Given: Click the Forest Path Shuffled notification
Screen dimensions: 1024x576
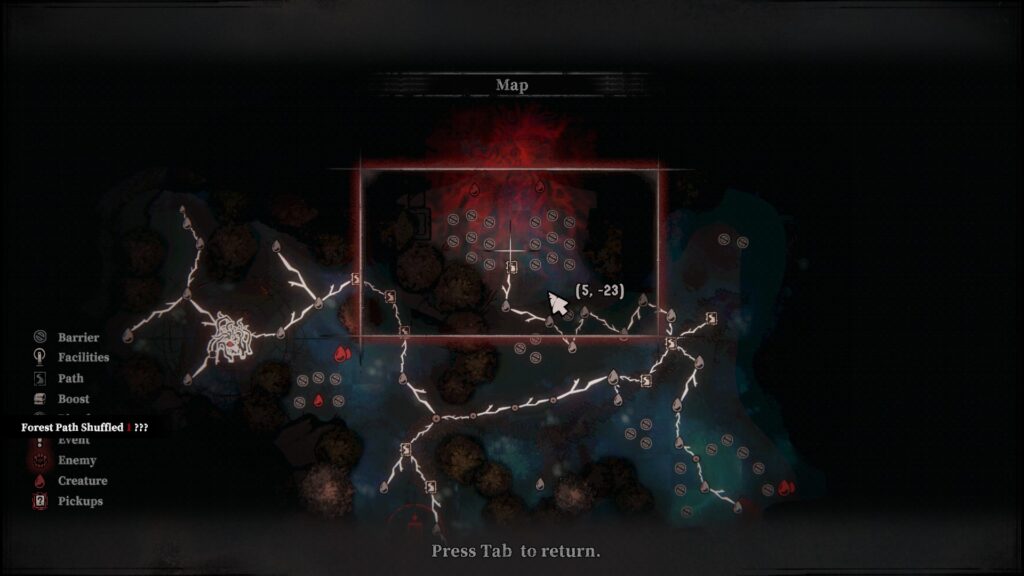Looking at the screenshot, I should pos(85,427).
